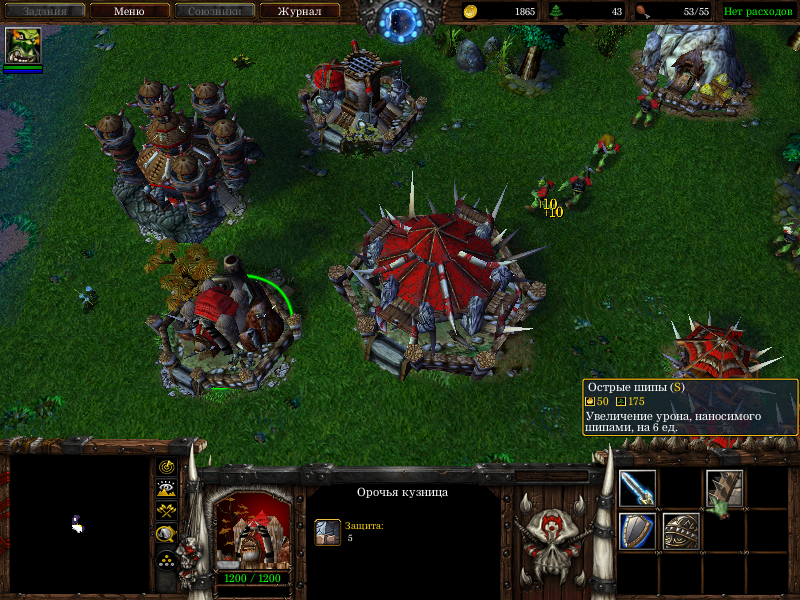Screen dimensions: 800x600
Task: Open the Журнал log
Action: click(299, 12)
